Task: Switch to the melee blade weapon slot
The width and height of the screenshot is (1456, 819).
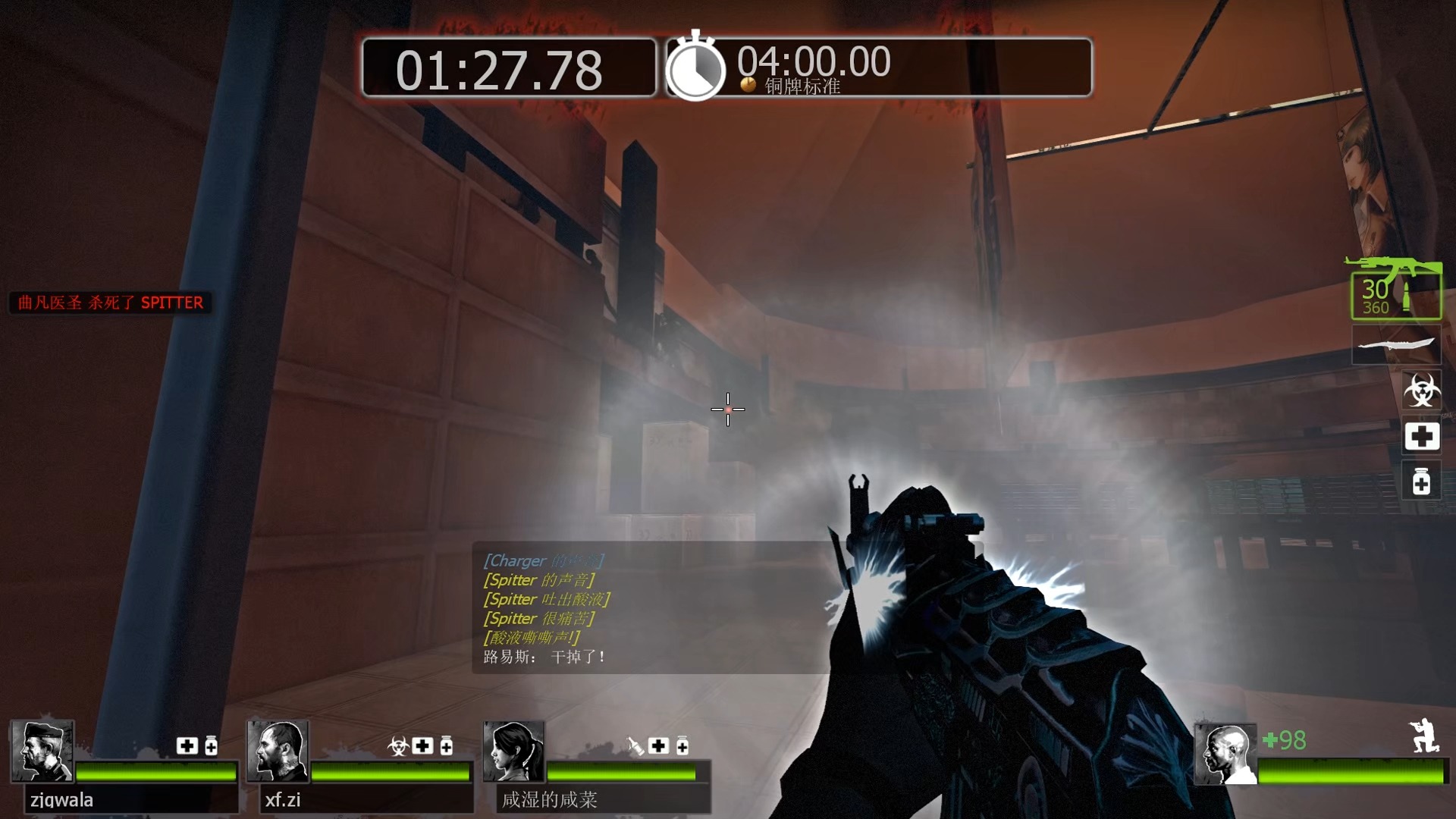Action: pos(1396,346)
